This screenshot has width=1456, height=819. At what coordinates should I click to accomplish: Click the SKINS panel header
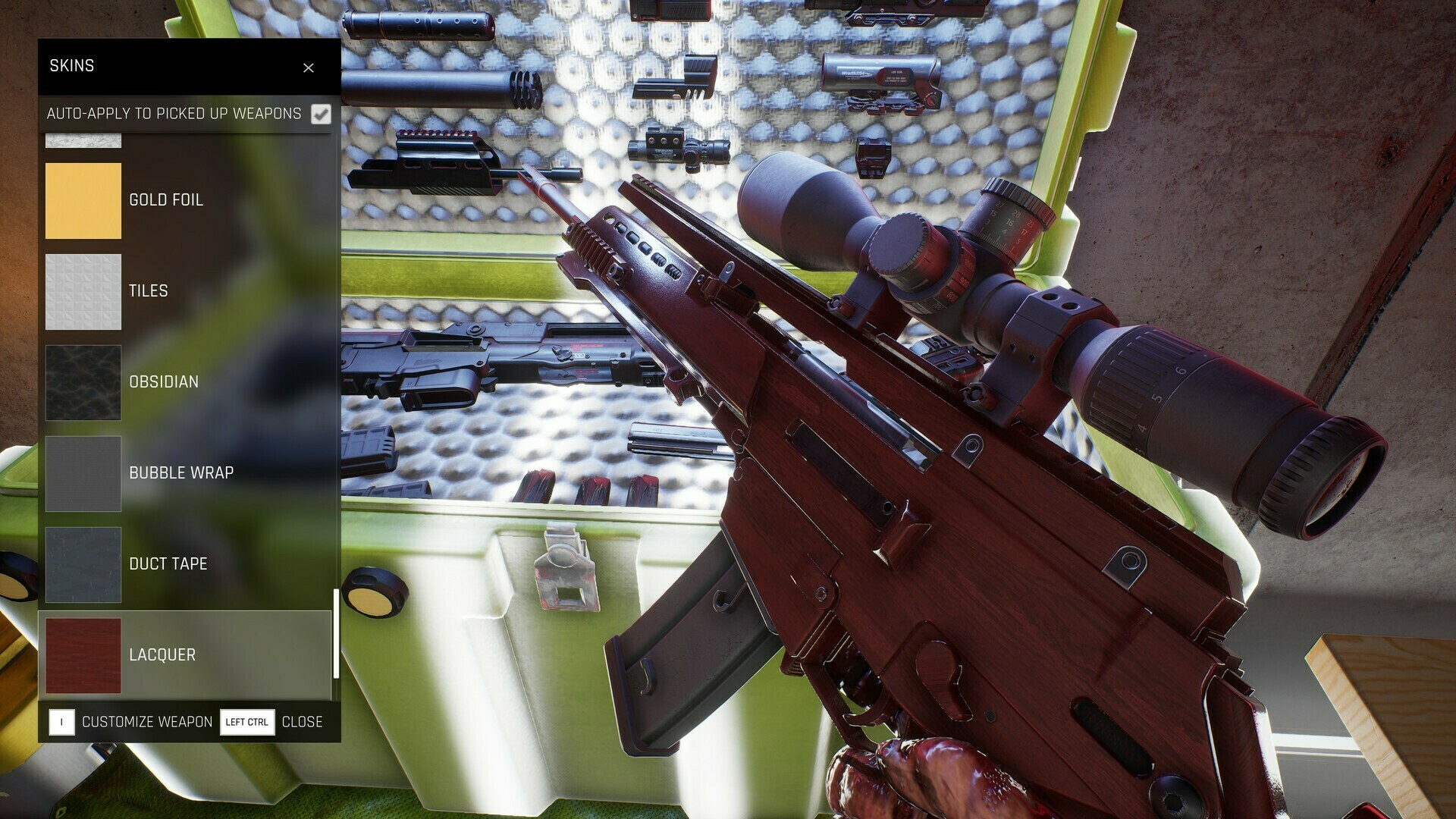72,67
